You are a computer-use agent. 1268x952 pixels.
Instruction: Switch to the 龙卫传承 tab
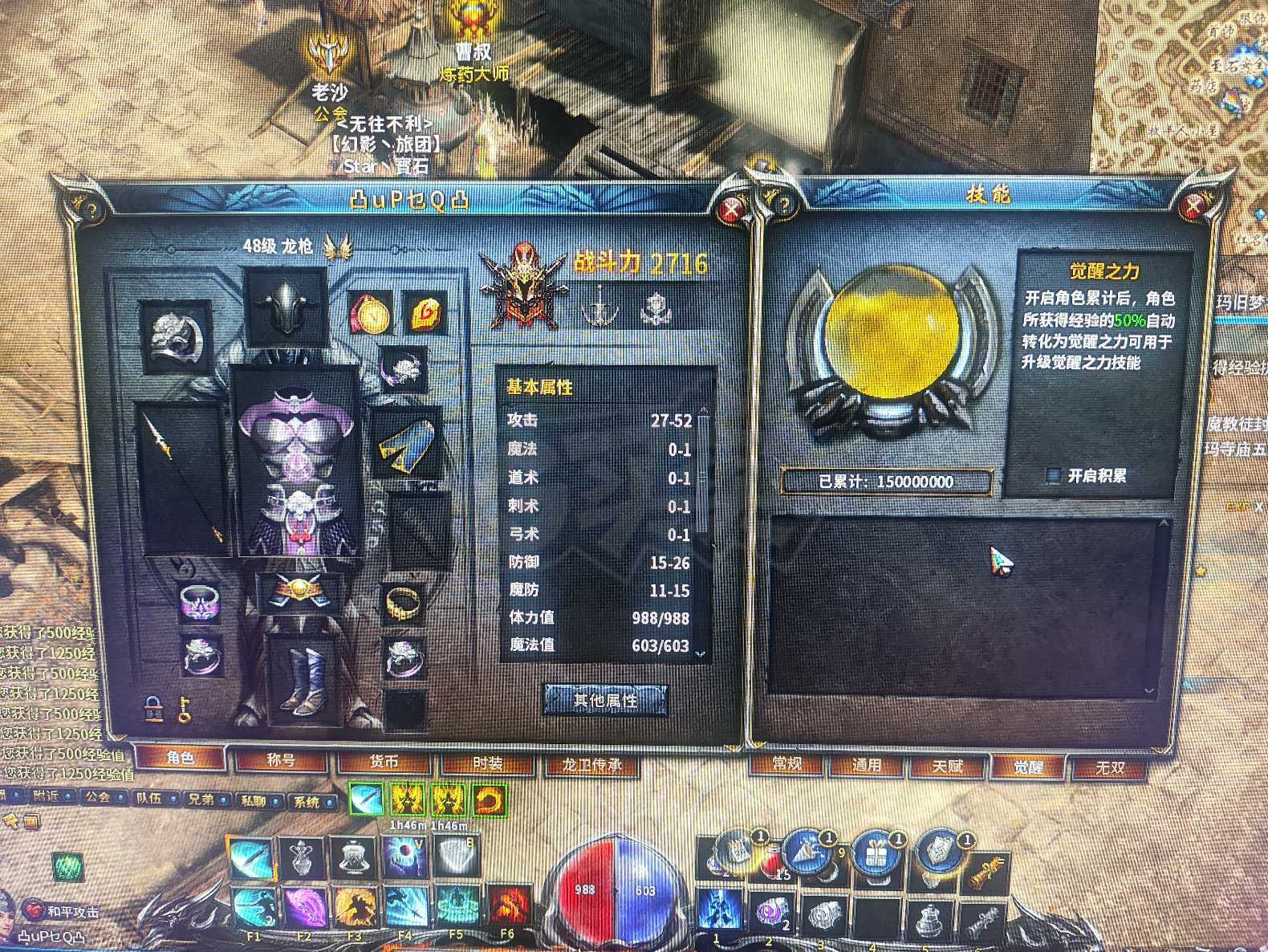(591, 763)
